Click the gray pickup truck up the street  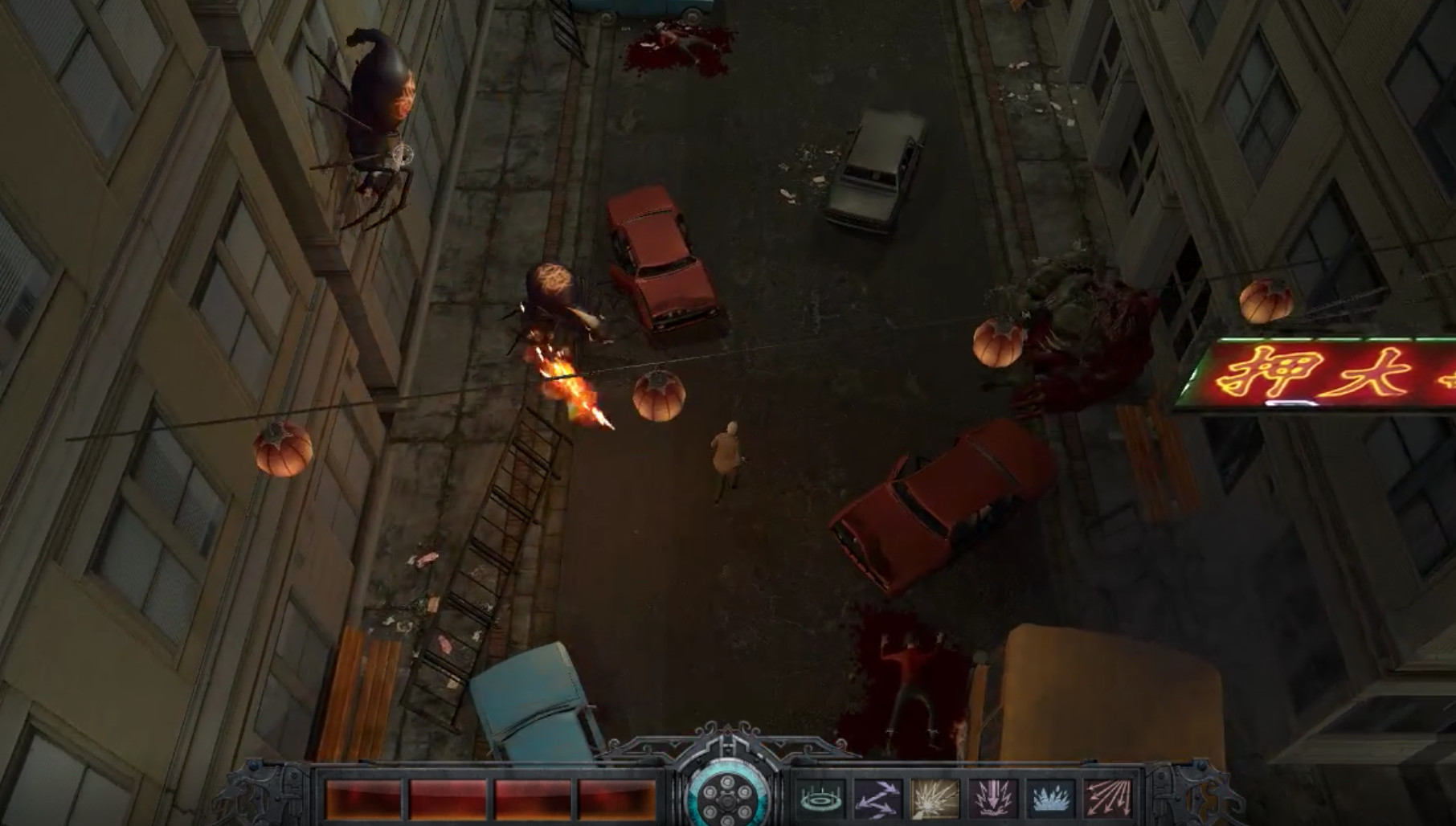point(876,169)
